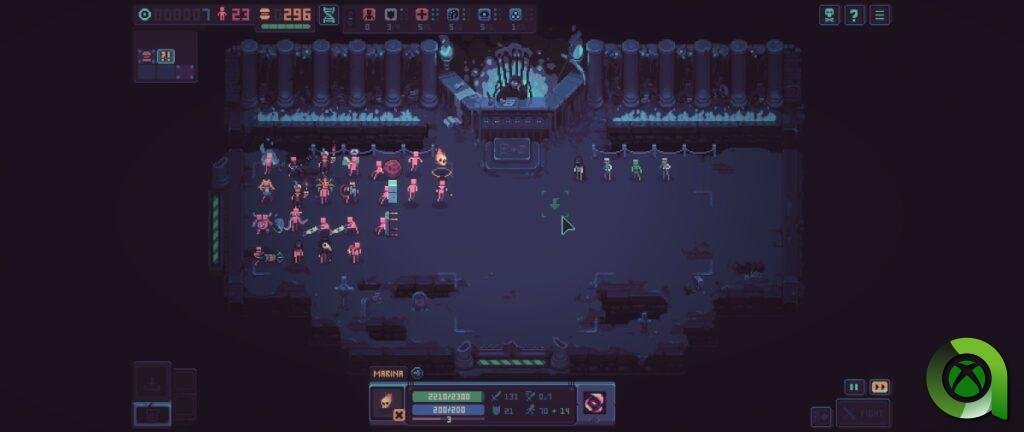
Task: Select the exclamation alert slot
Action: click(166, 57)
